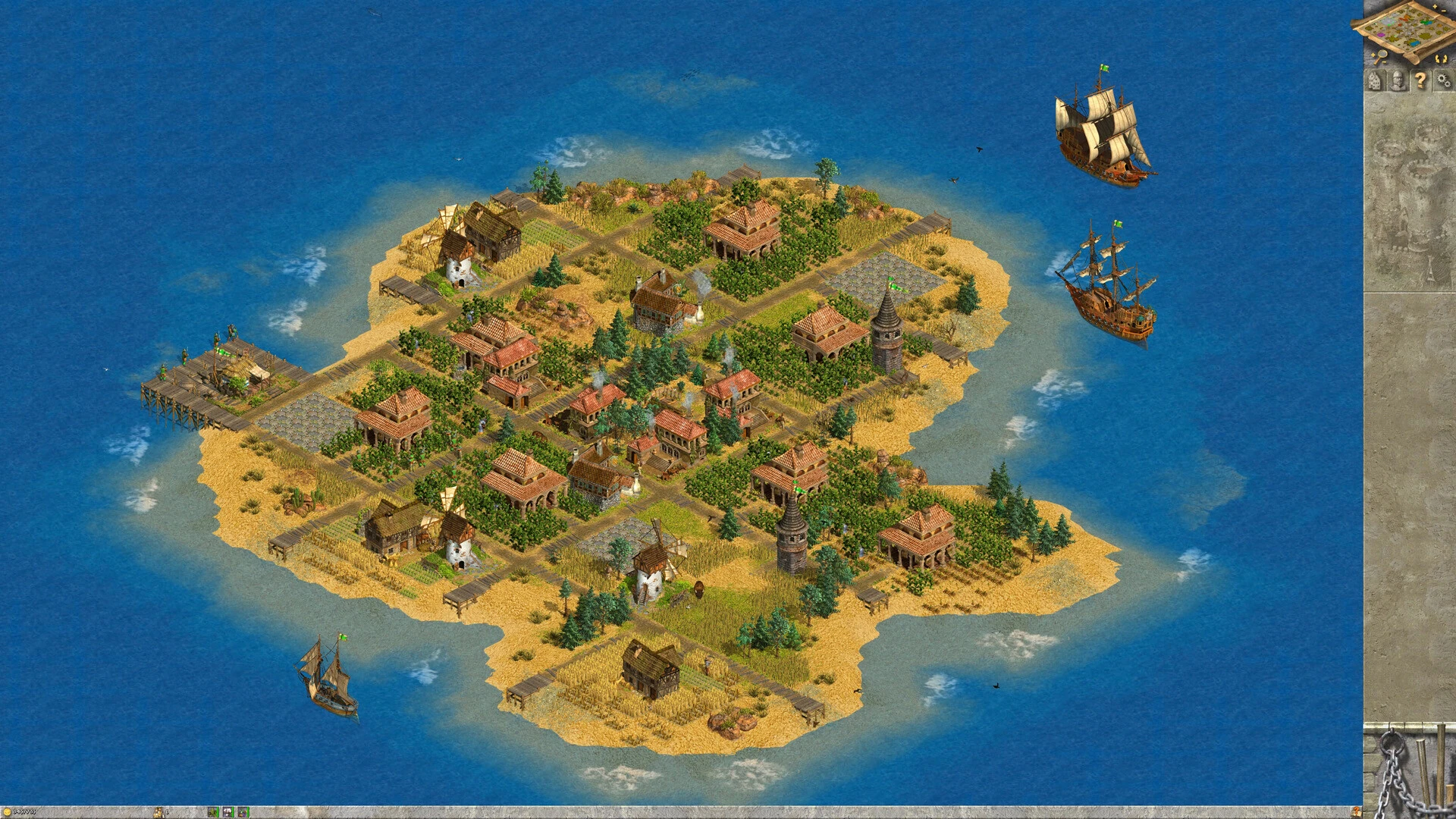Image resolution: width=1456 pixels, height=819 pixels.
Task: Click the first green resource indicator icon
Action: [x=213, y=813]
